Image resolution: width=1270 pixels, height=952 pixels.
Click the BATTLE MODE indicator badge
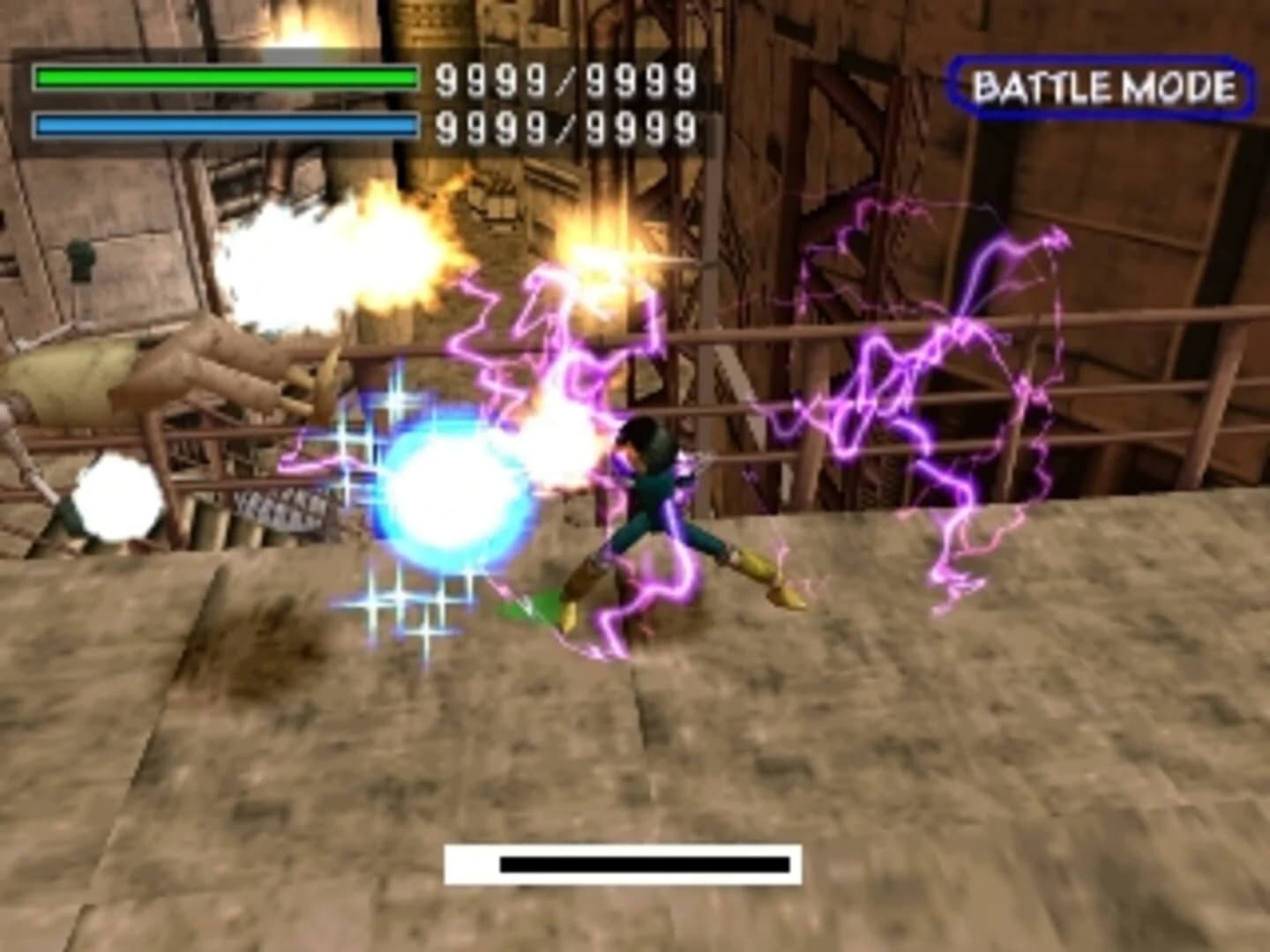pos(1102,86)
